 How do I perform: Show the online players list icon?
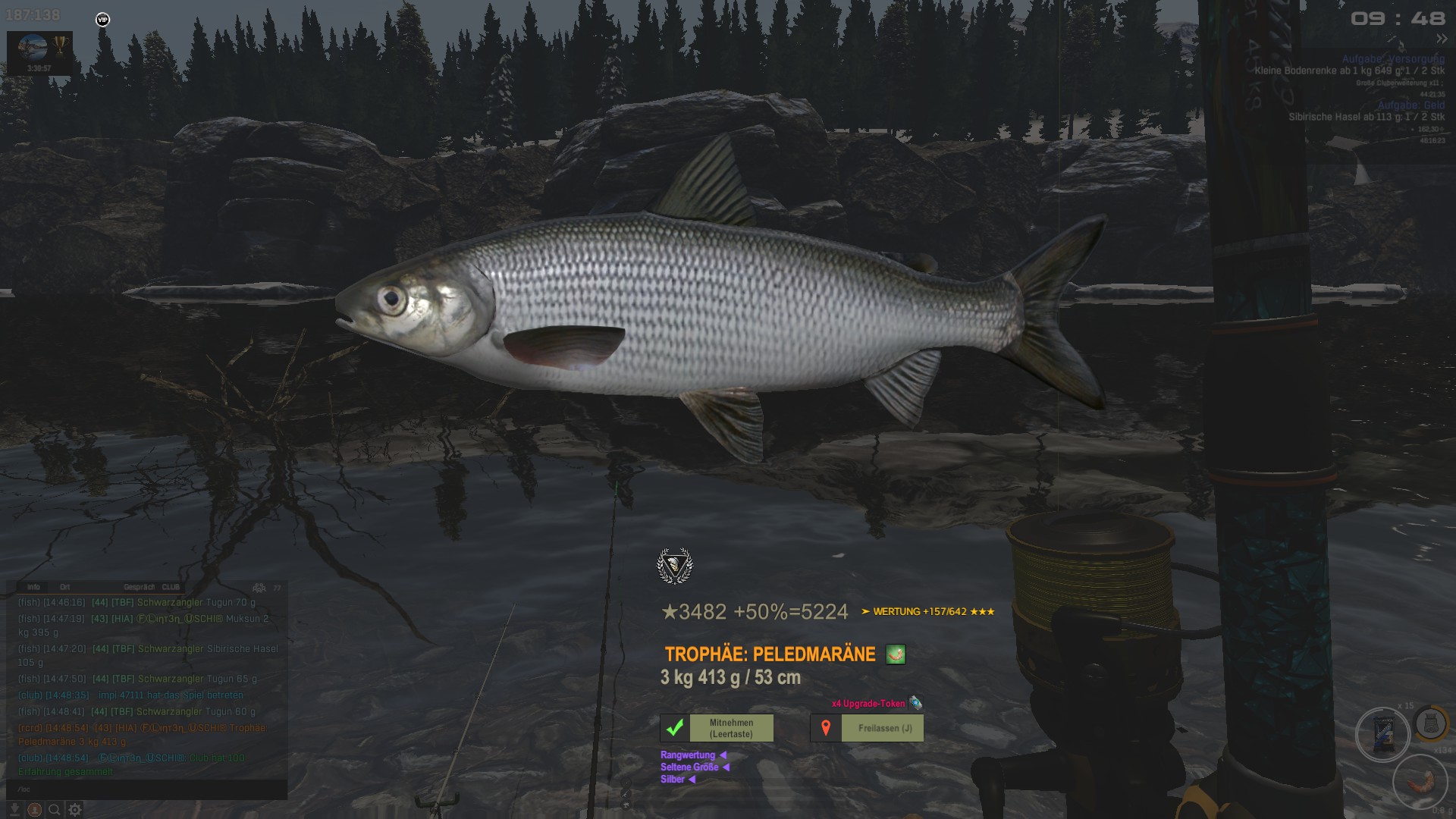[259, 588]
